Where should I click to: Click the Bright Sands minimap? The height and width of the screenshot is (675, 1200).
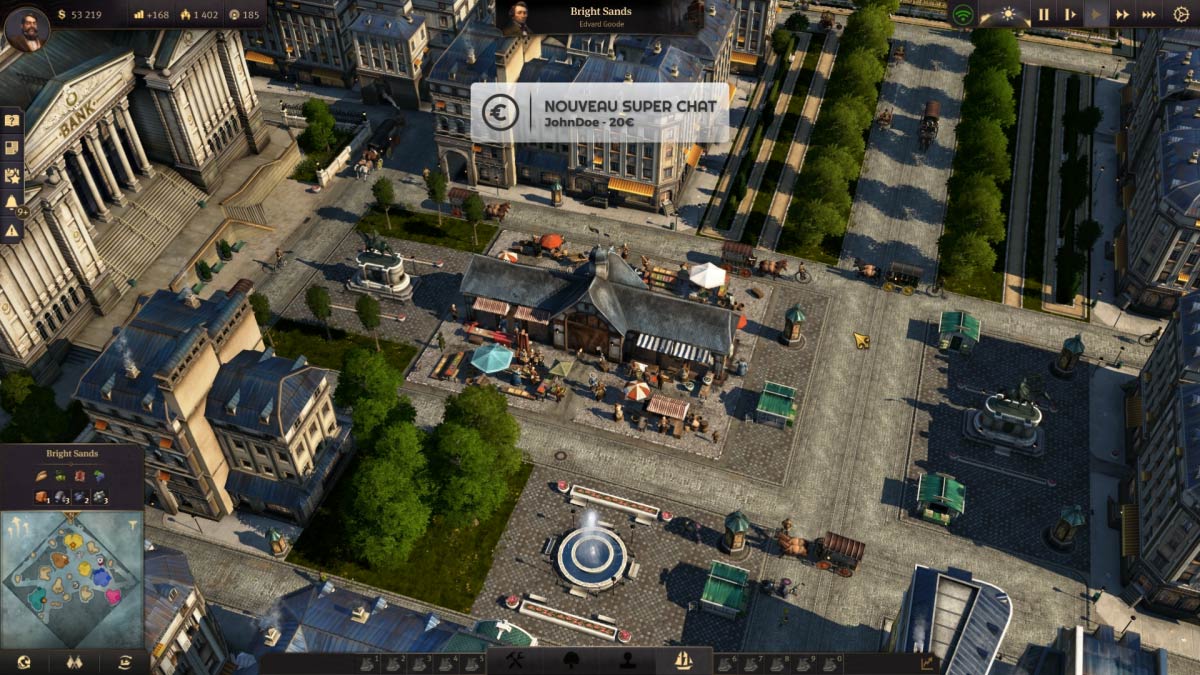point(72,579)
